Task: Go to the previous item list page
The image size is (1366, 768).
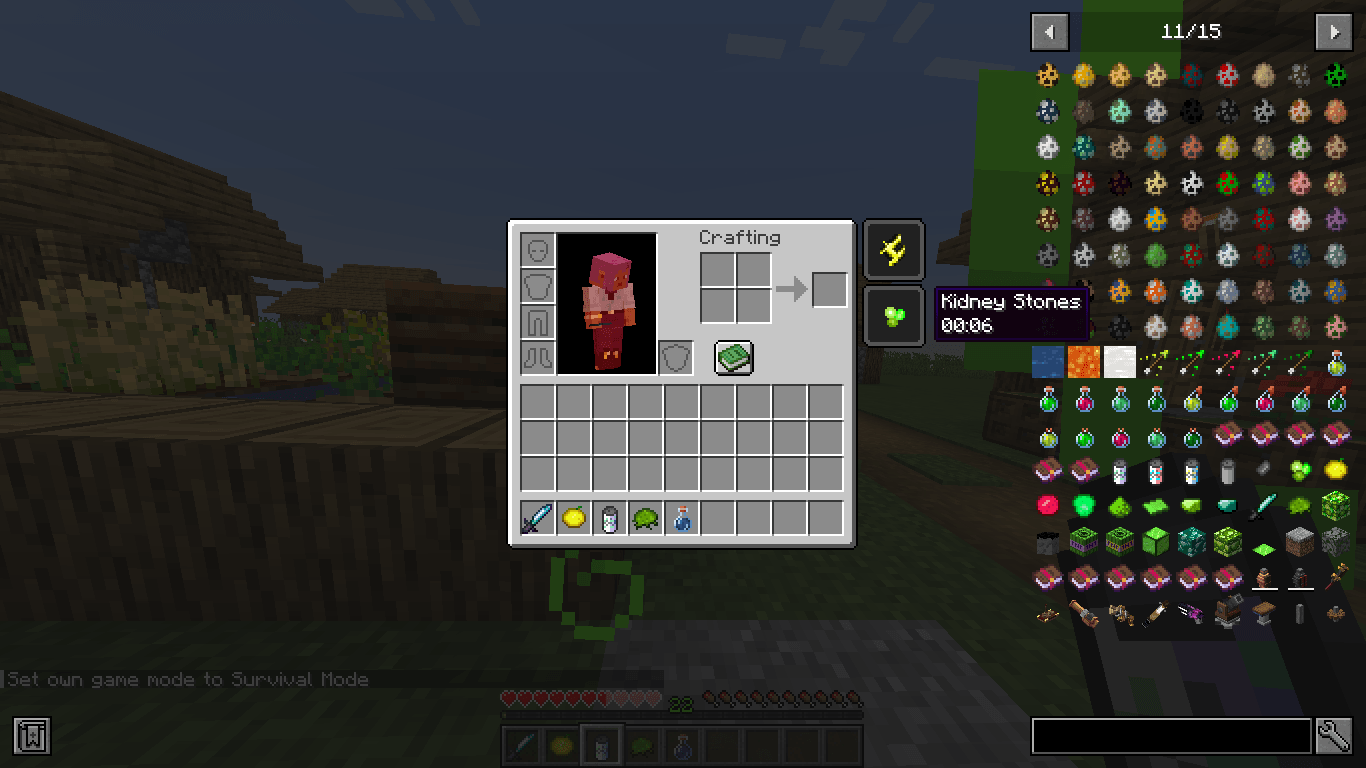Action: click(1049, 31)
